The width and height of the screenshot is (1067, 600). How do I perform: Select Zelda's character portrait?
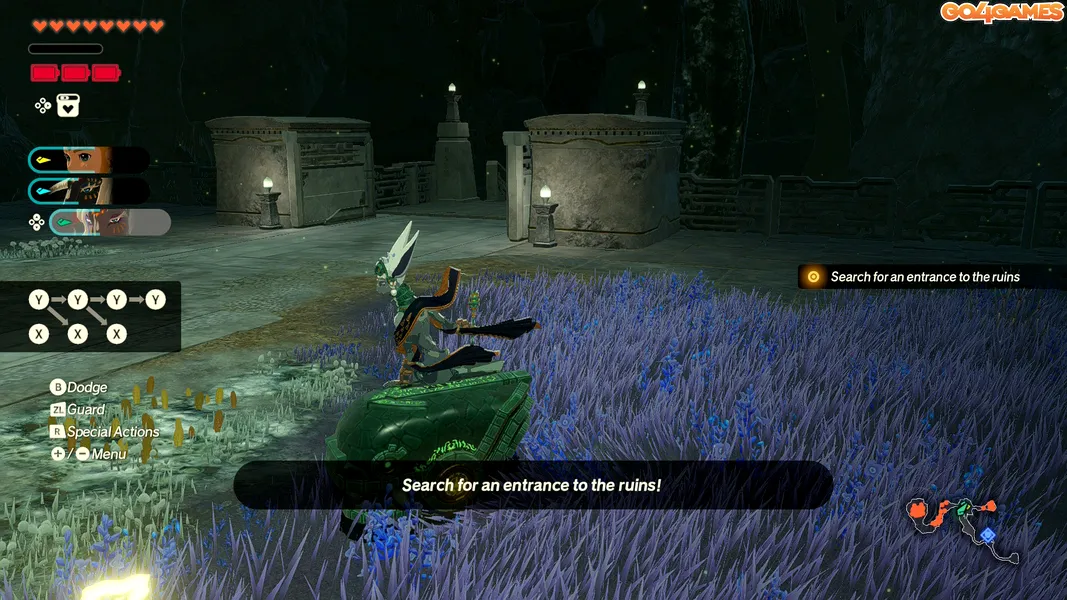click(89, 160)
